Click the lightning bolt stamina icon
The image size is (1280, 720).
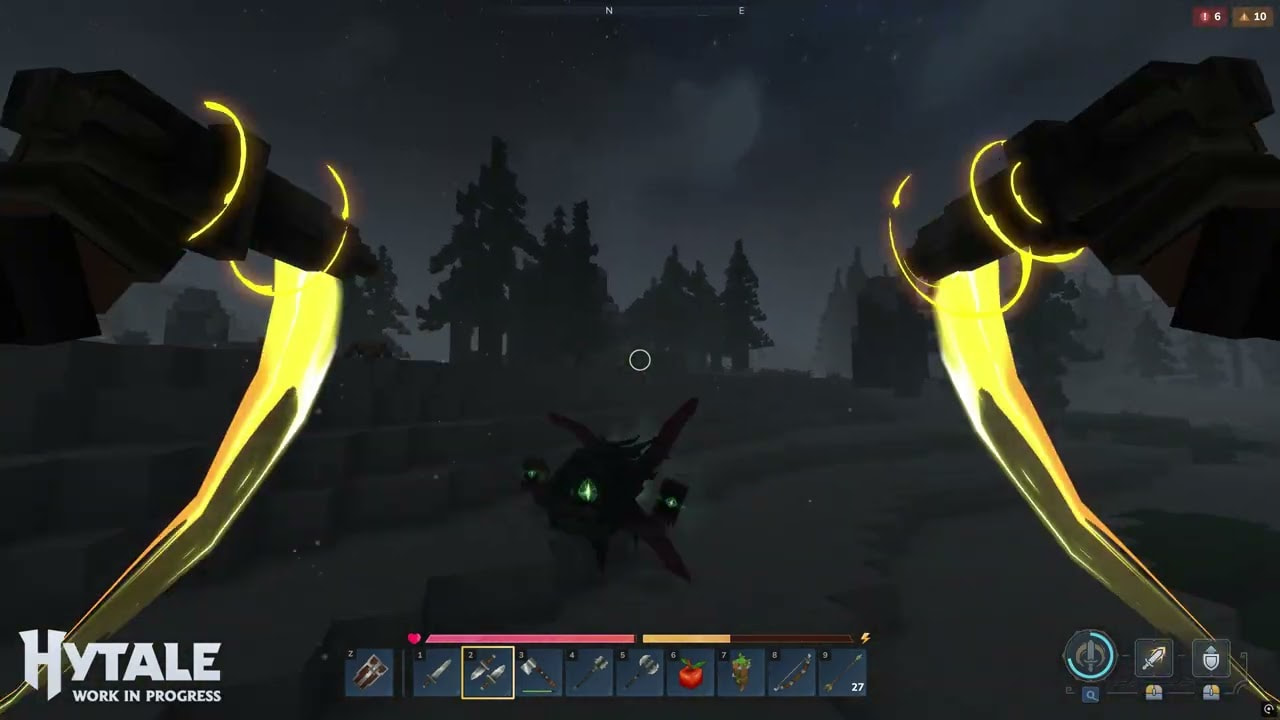[x=865, y=638]
